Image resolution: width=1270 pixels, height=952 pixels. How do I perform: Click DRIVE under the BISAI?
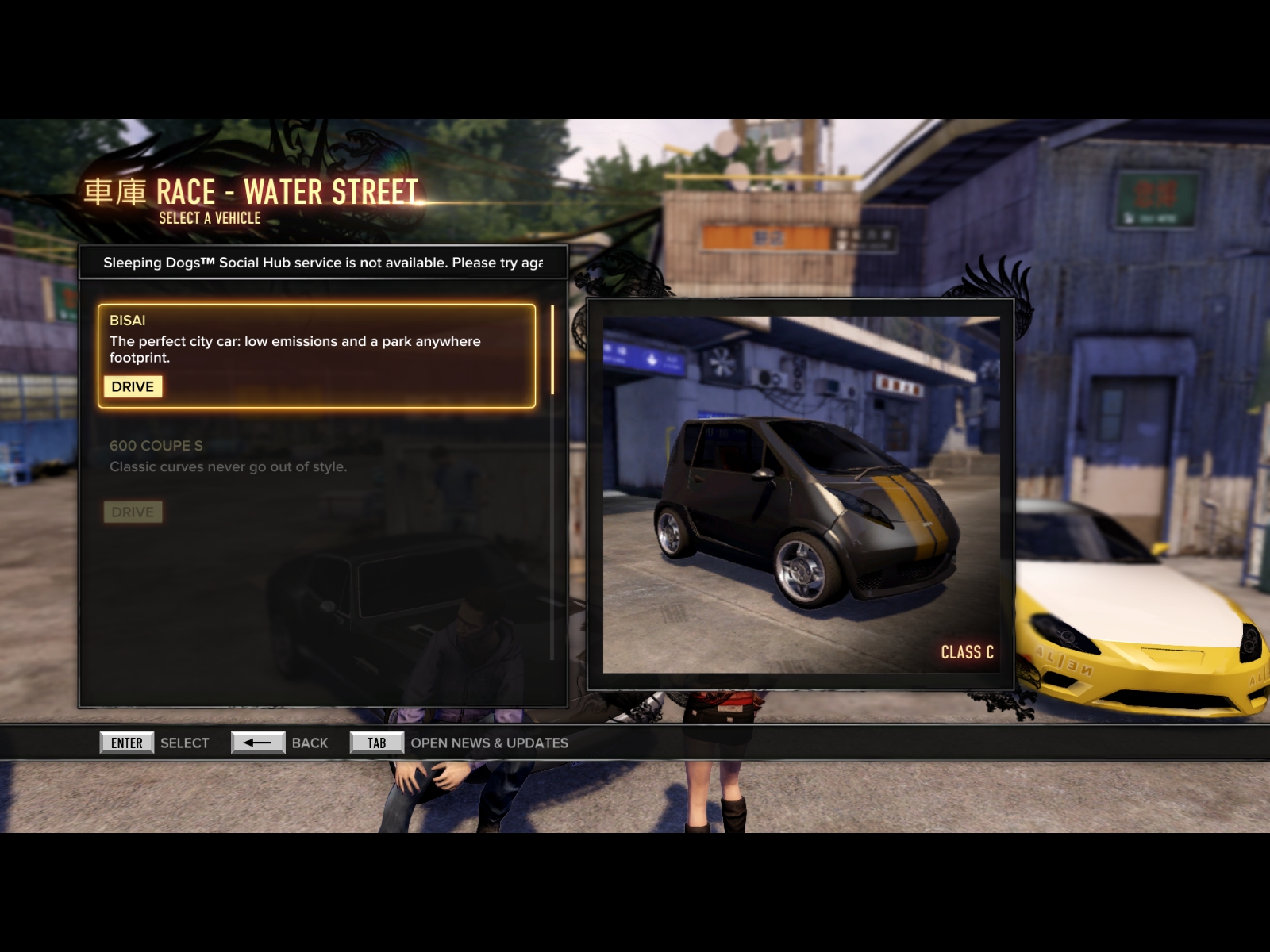[x=133, y=386]
